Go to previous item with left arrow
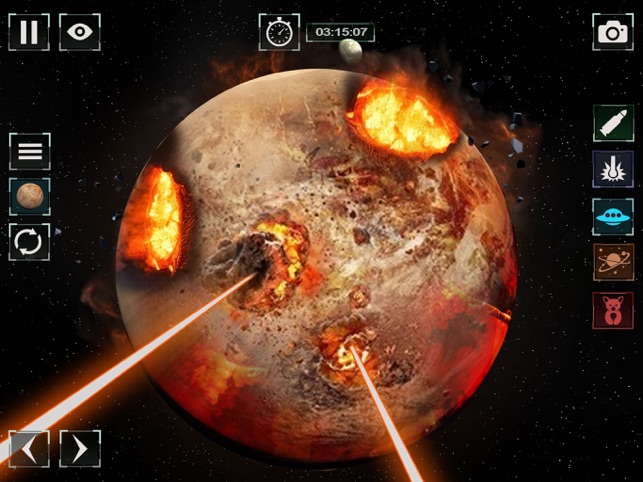 click(29, 448)
